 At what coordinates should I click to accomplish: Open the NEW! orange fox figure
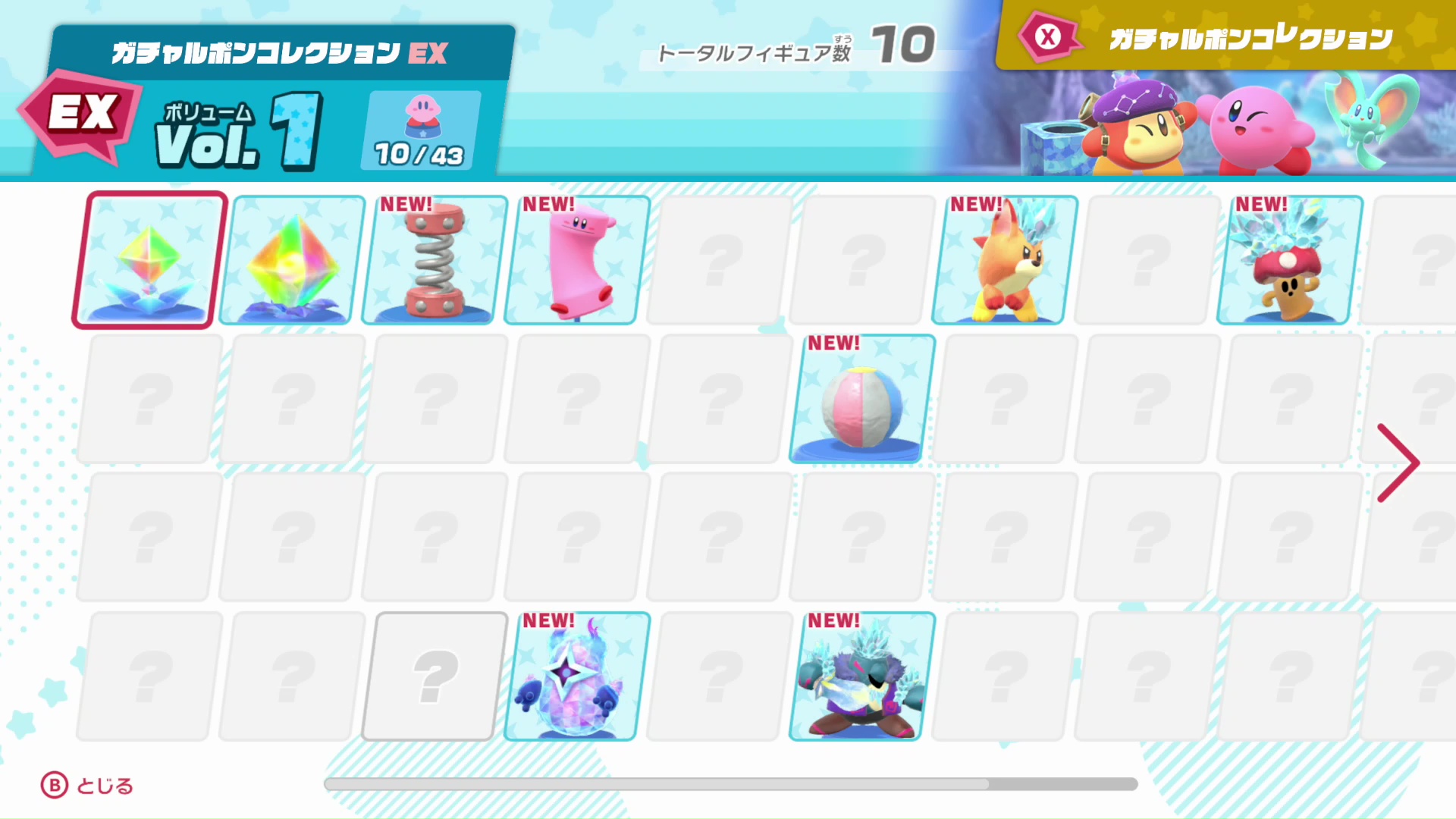coord(999,262)
